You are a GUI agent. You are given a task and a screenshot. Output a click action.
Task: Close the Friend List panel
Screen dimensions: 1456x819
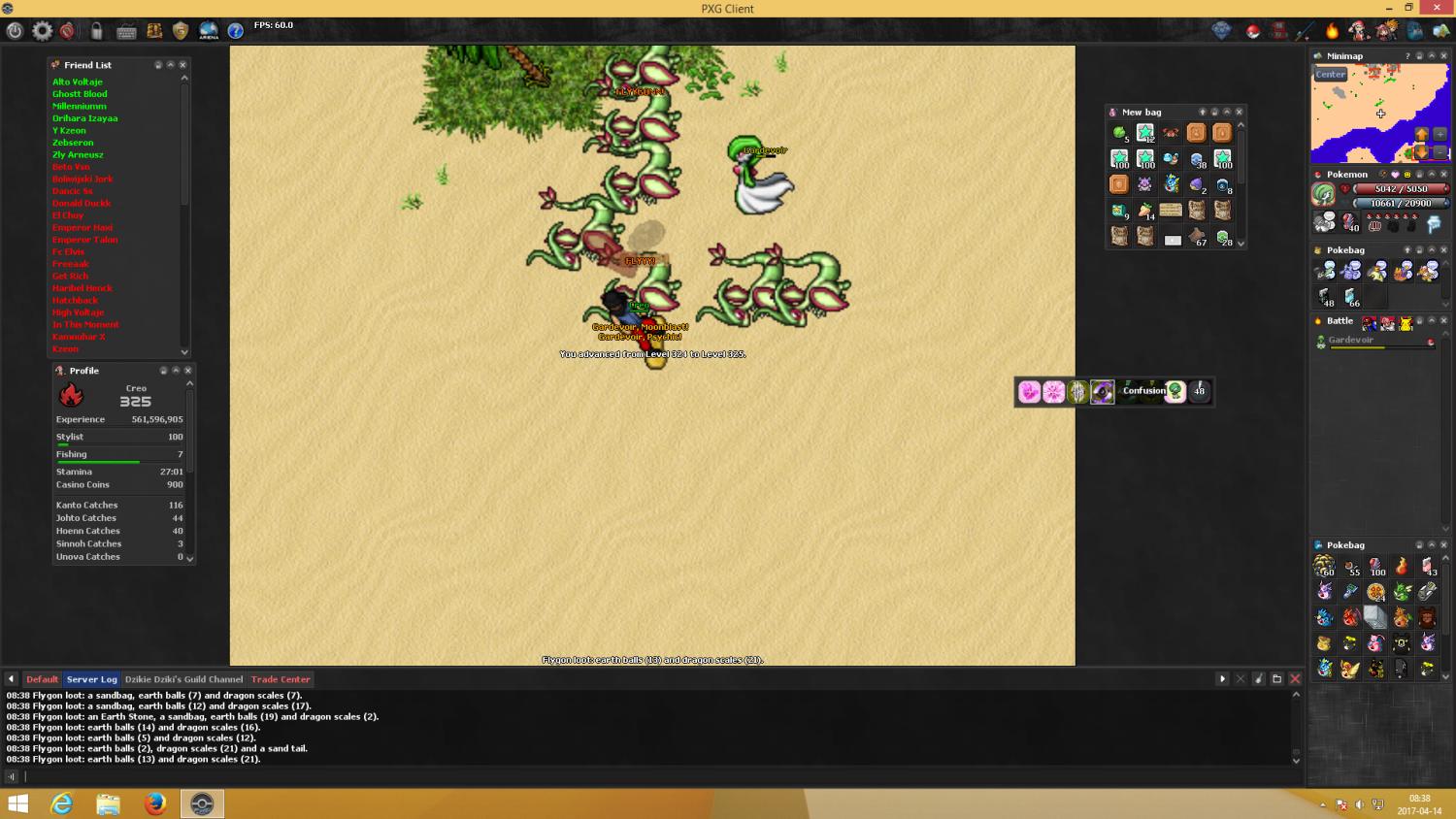click(x=182, y=65)
